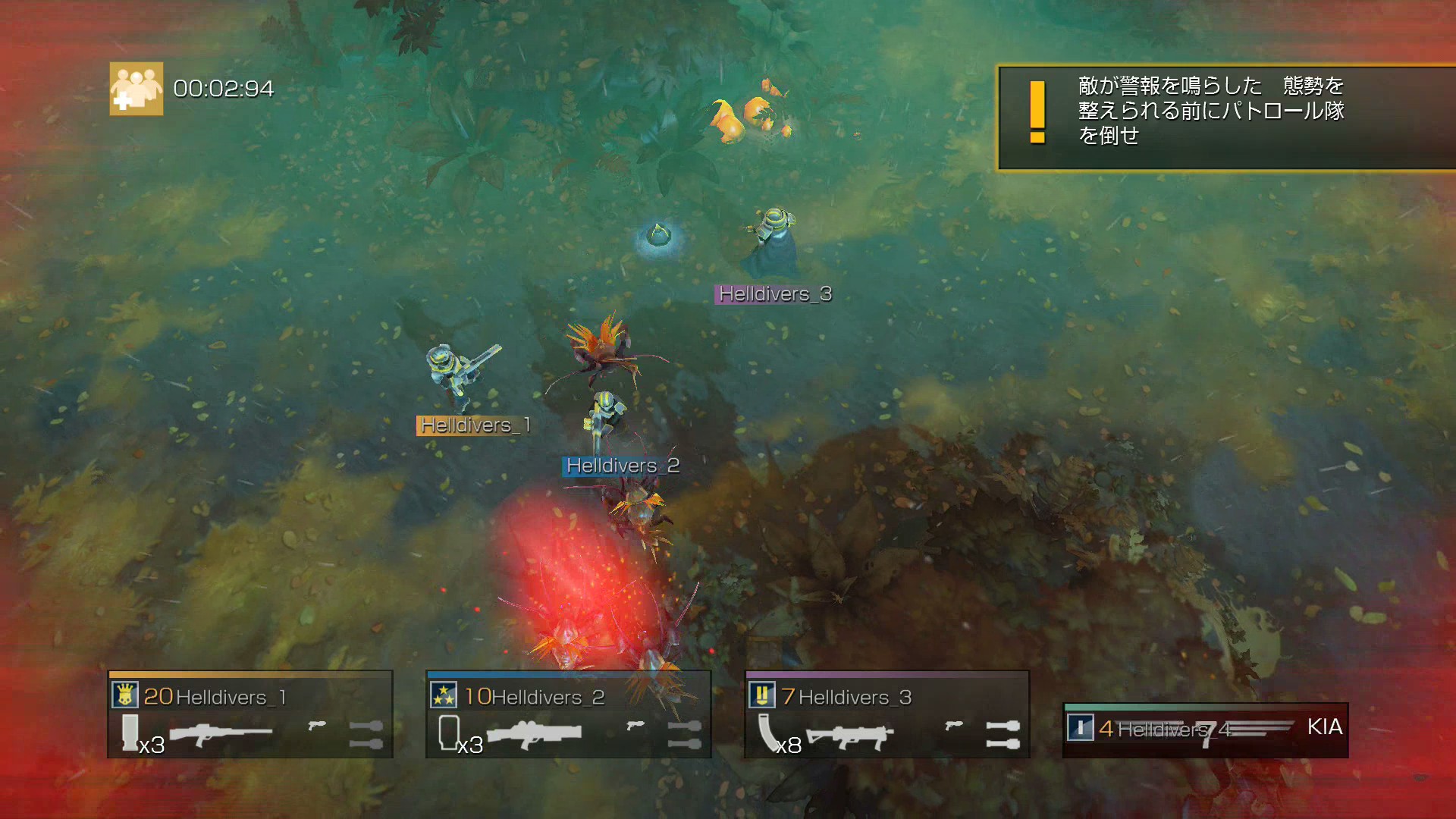The height and width of the screenshot is (819, 1456).
Task: Select Helldivers_2's primary weapon icon
Action: coord(534,734)
